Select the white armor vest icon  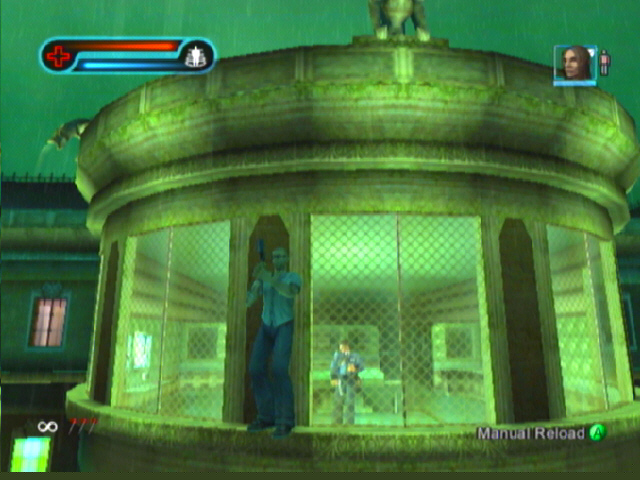[x=194, y=57]
